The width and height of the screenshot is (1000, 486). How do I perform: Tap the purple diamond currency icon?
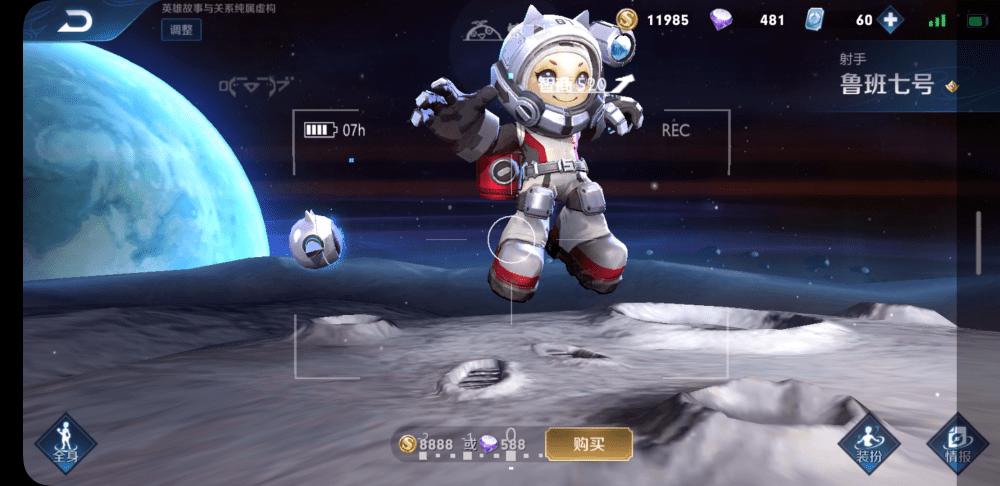721,20
